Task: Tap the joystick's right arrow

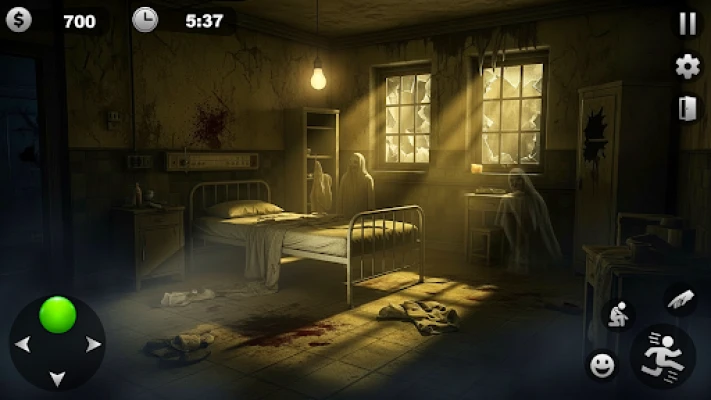Action: (94, 345)
